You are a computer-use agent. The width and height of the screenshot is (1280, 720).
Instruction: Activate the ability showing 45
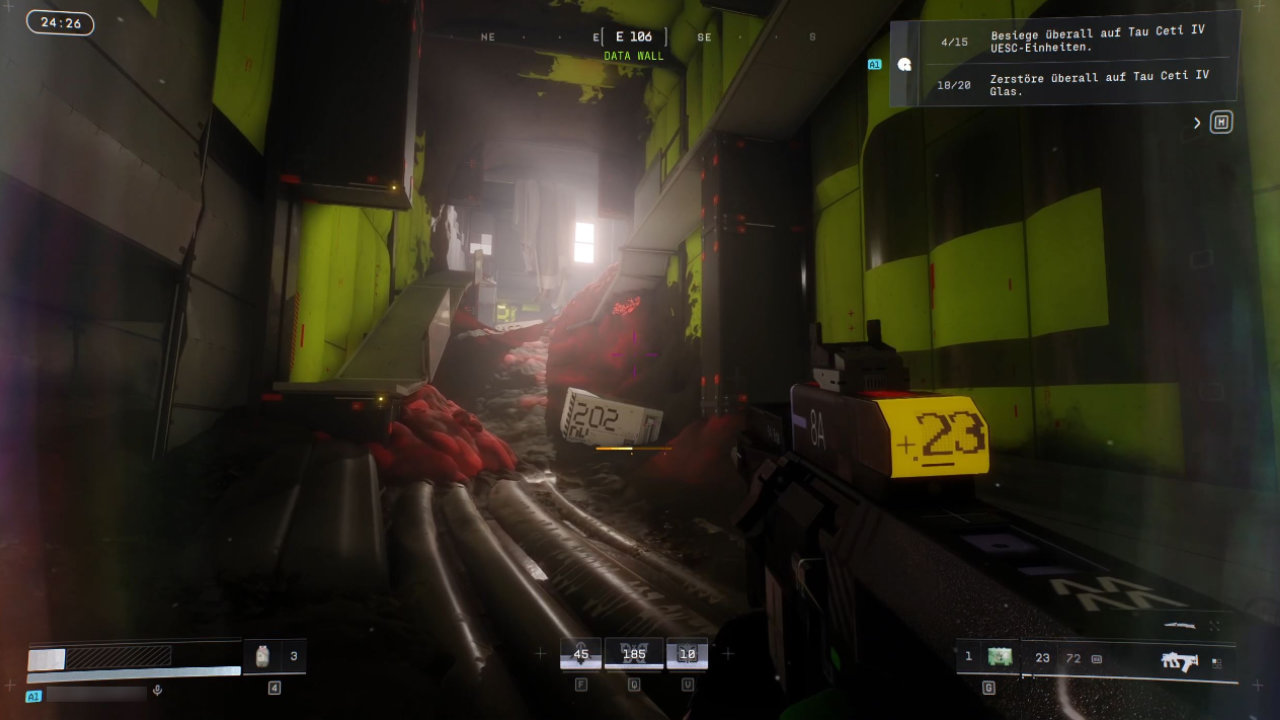pos(580,655)
